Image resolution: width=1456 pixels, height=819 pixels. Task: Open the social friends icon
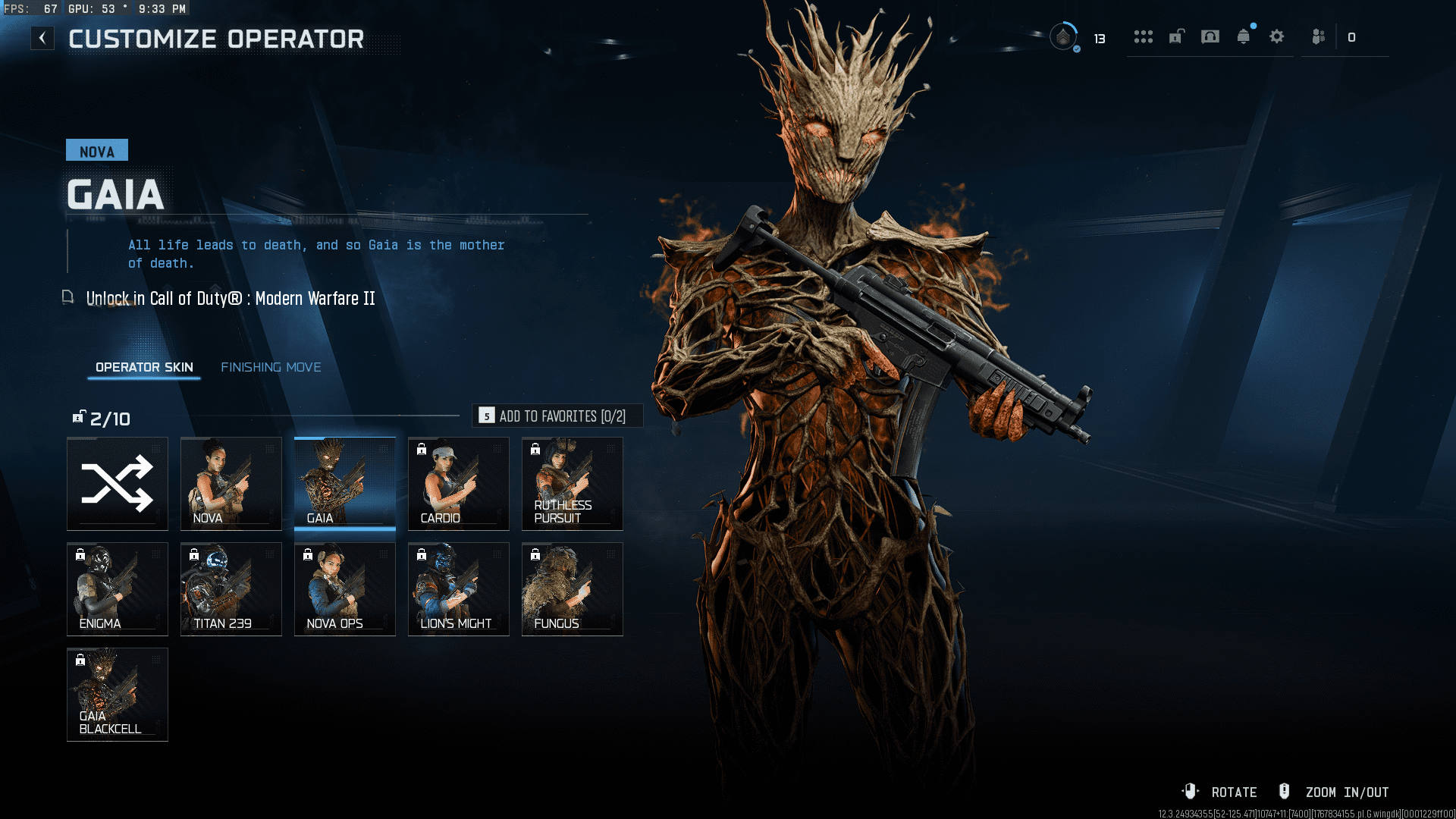point(1319,36)
